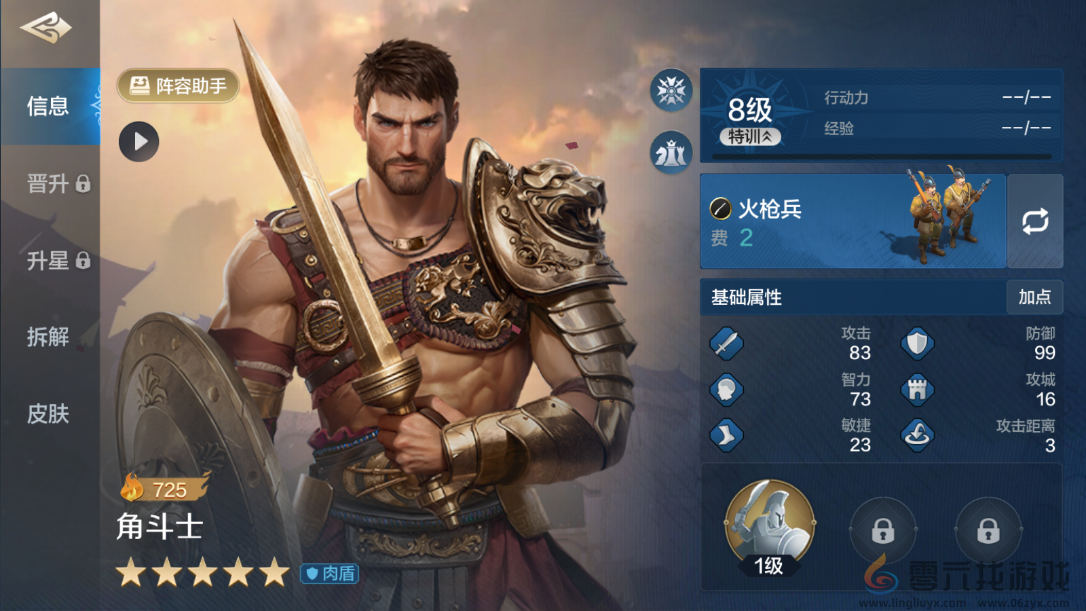Open the 阵容助手 lineup helper

click(179, 86)
